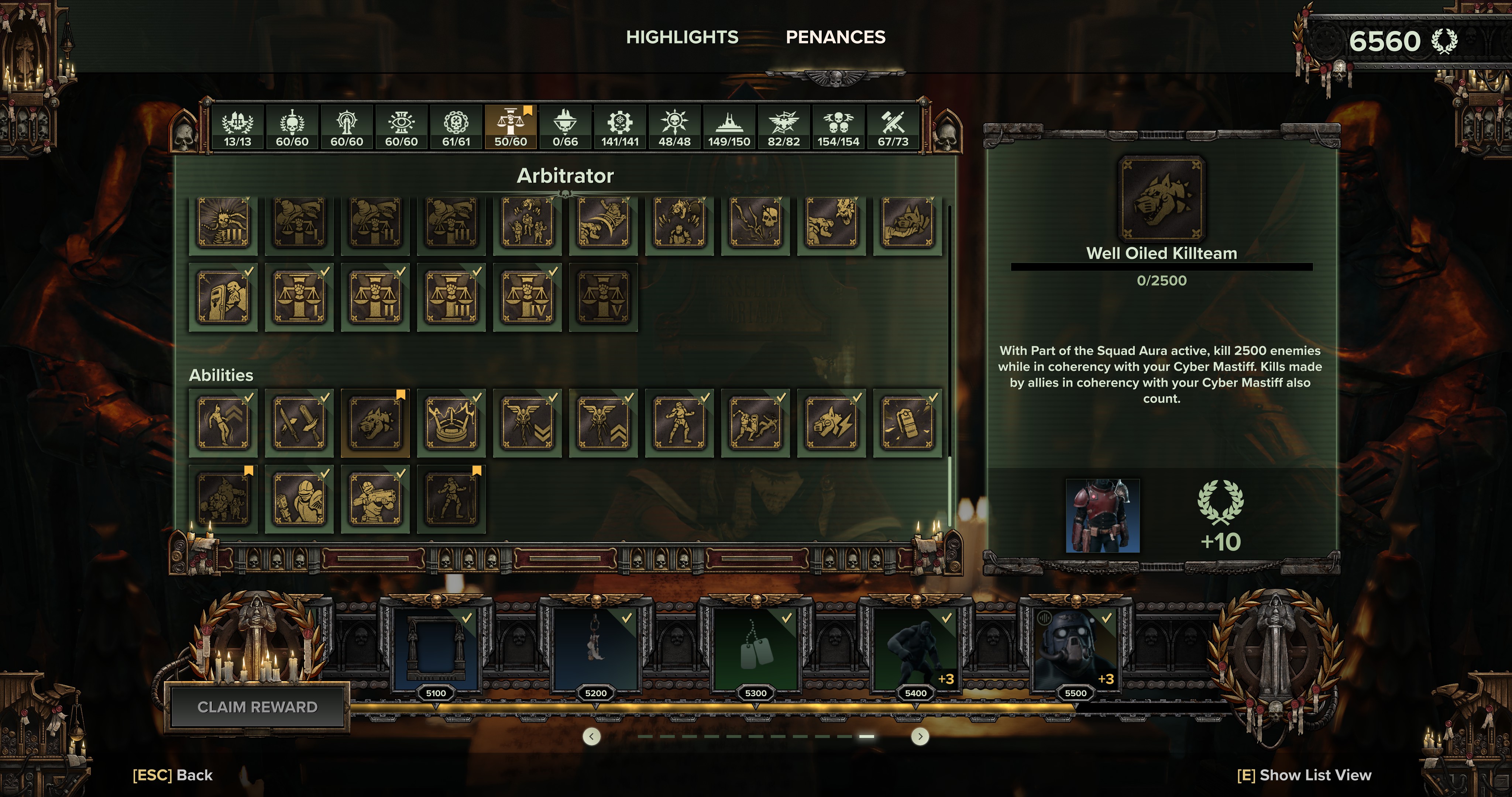Screen dimensions: 1512x797
Task: Select the 67/73 penance category
Action: pyautogui.click(x=892, y=127)
